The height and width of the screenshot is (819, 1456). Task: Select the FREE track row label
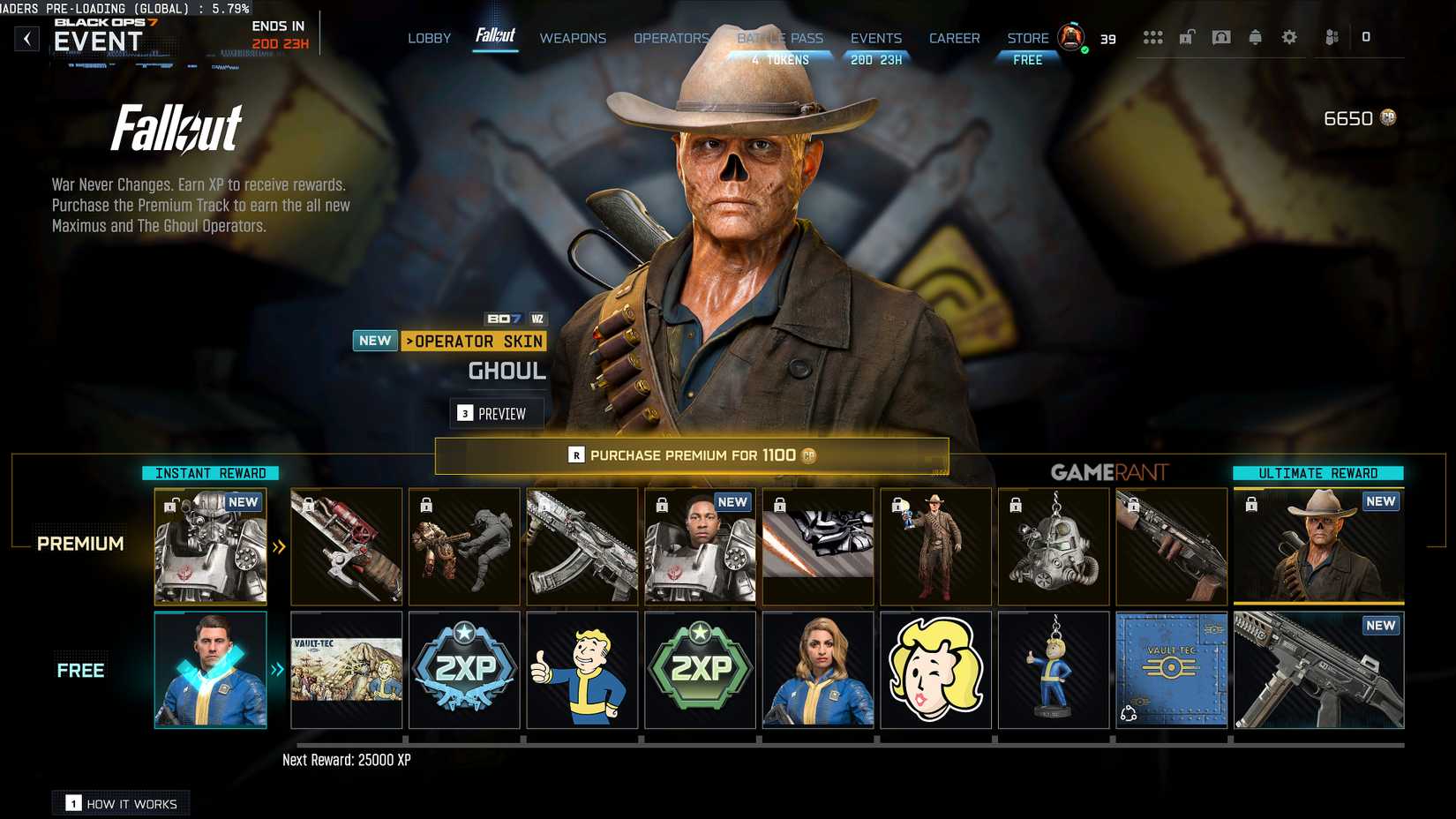(x=80, y=670)
